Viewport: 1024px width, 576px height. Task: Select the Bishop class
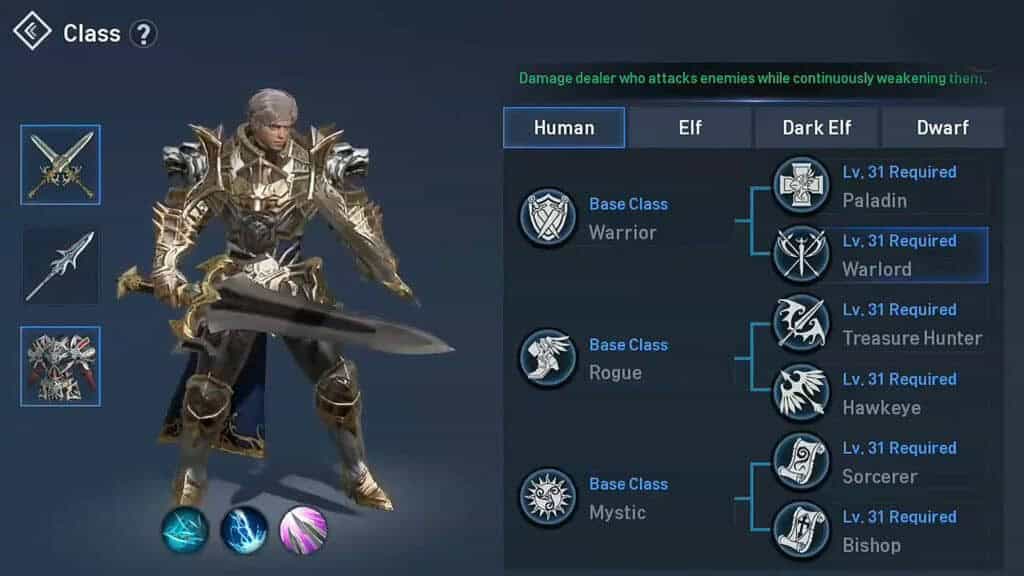point(878,531)
